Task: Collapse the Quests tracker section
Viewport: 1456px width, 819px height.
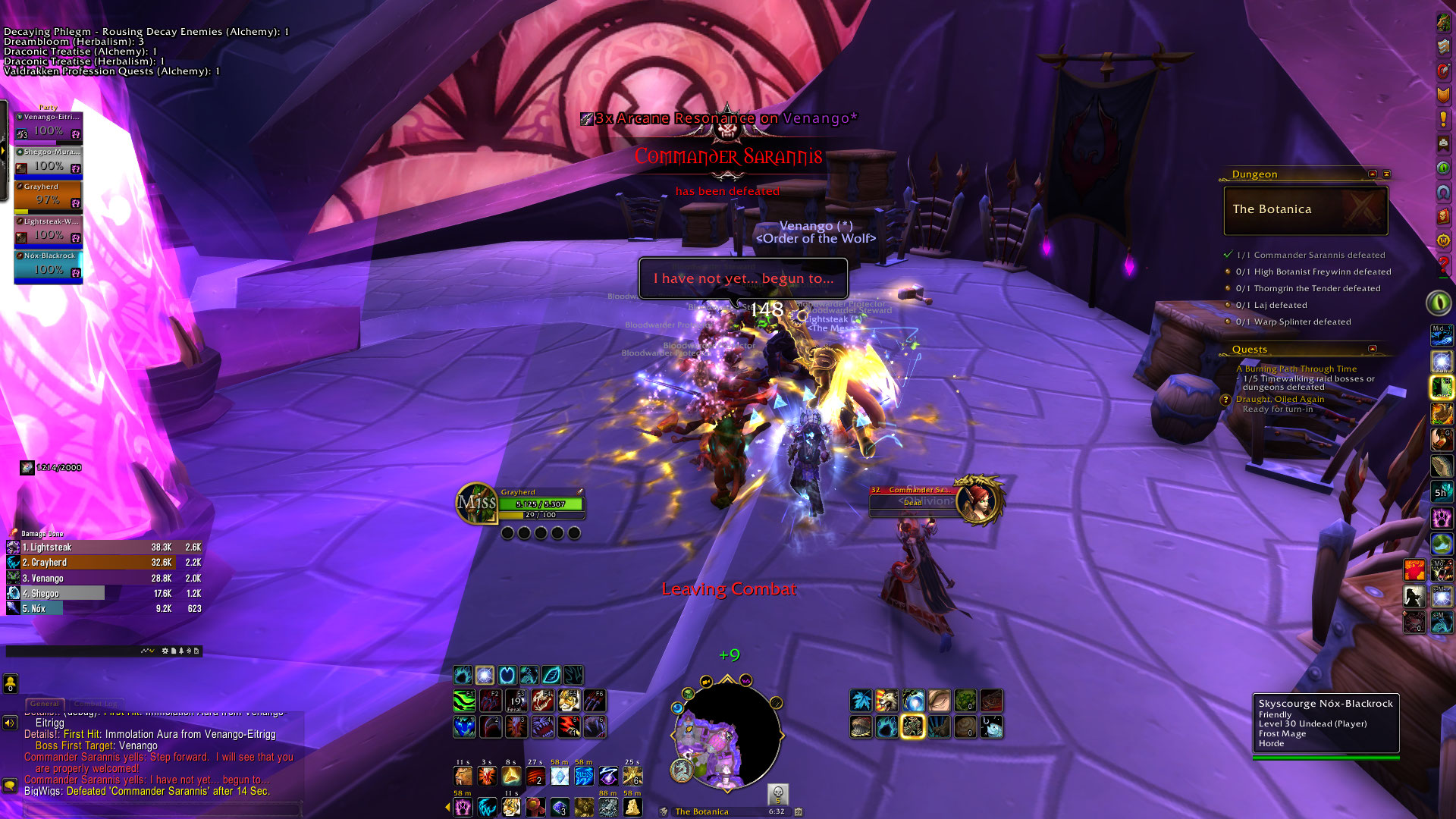Action: coord(1372,349)
